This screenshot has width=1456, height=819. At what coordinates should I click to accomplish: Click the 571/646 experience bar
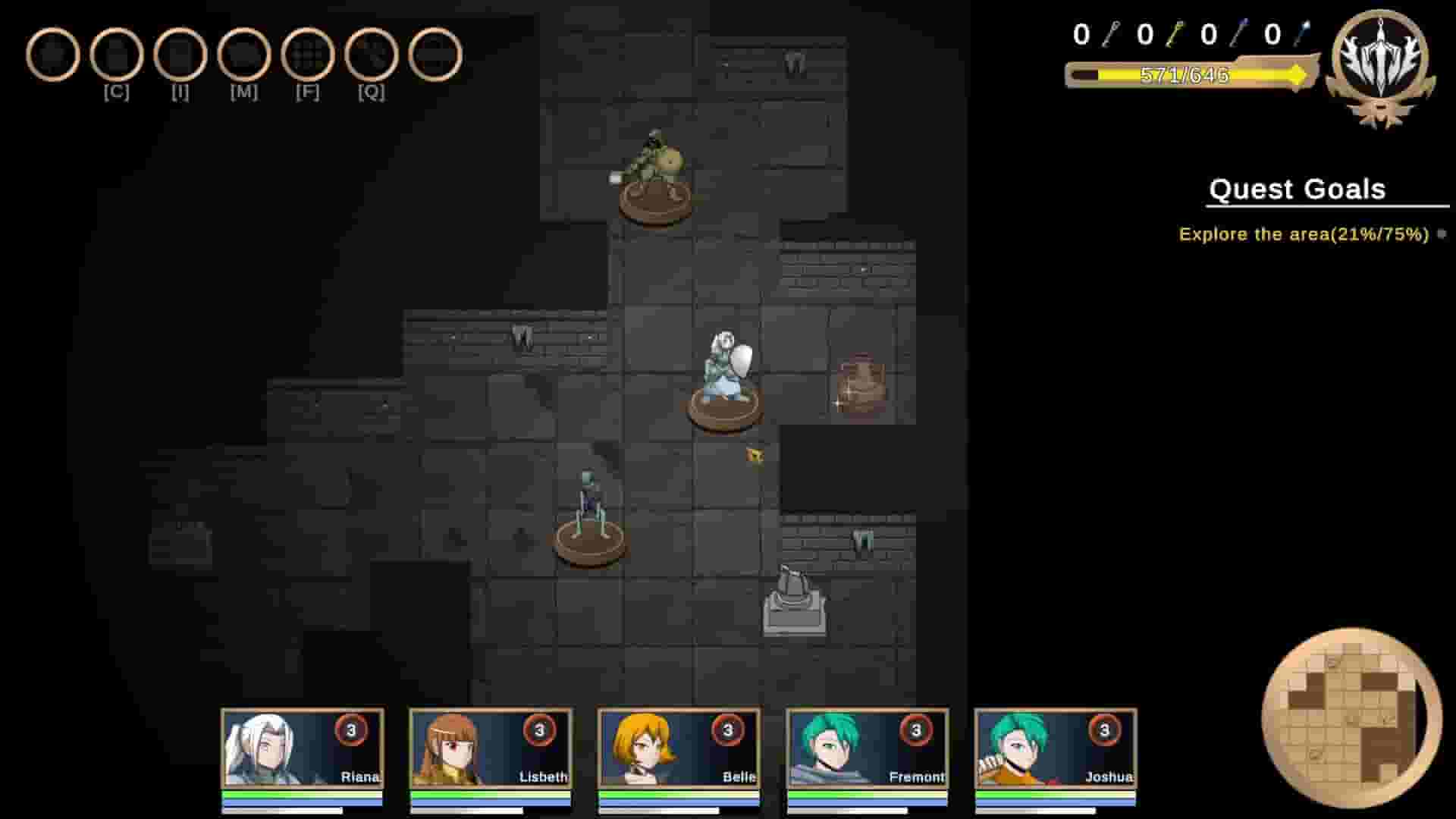[x=1185, y=74]
